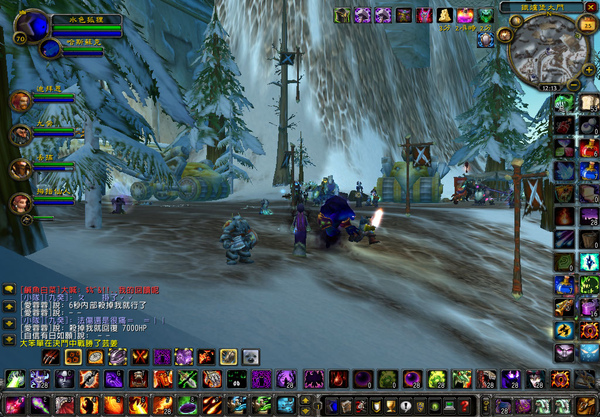Image resolution: width=600 pixels, height=417 pixels.
Task: Click the green face buff icon
Action: pos(484,15)
